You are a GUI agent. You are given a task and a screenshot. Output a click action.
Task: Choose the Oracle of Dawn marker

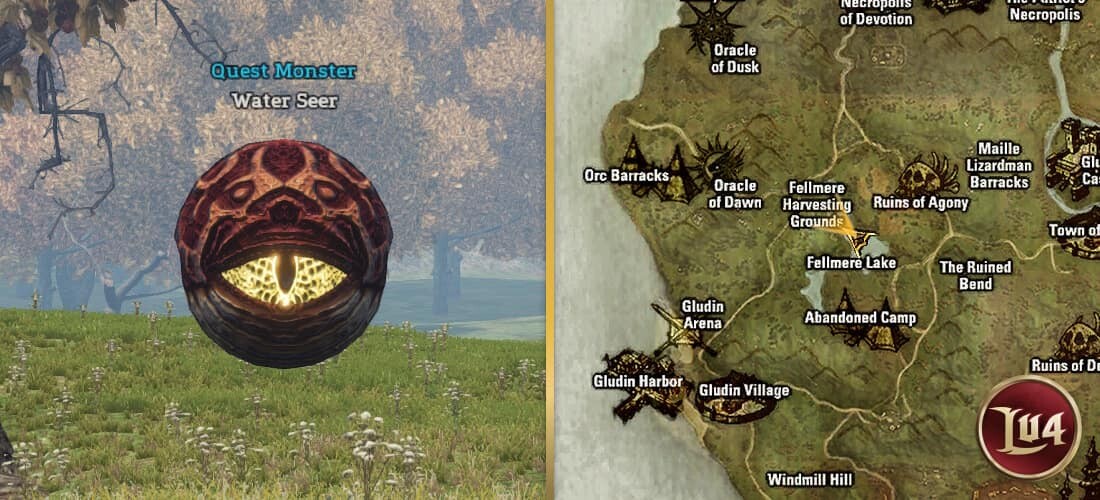[718, 158]
